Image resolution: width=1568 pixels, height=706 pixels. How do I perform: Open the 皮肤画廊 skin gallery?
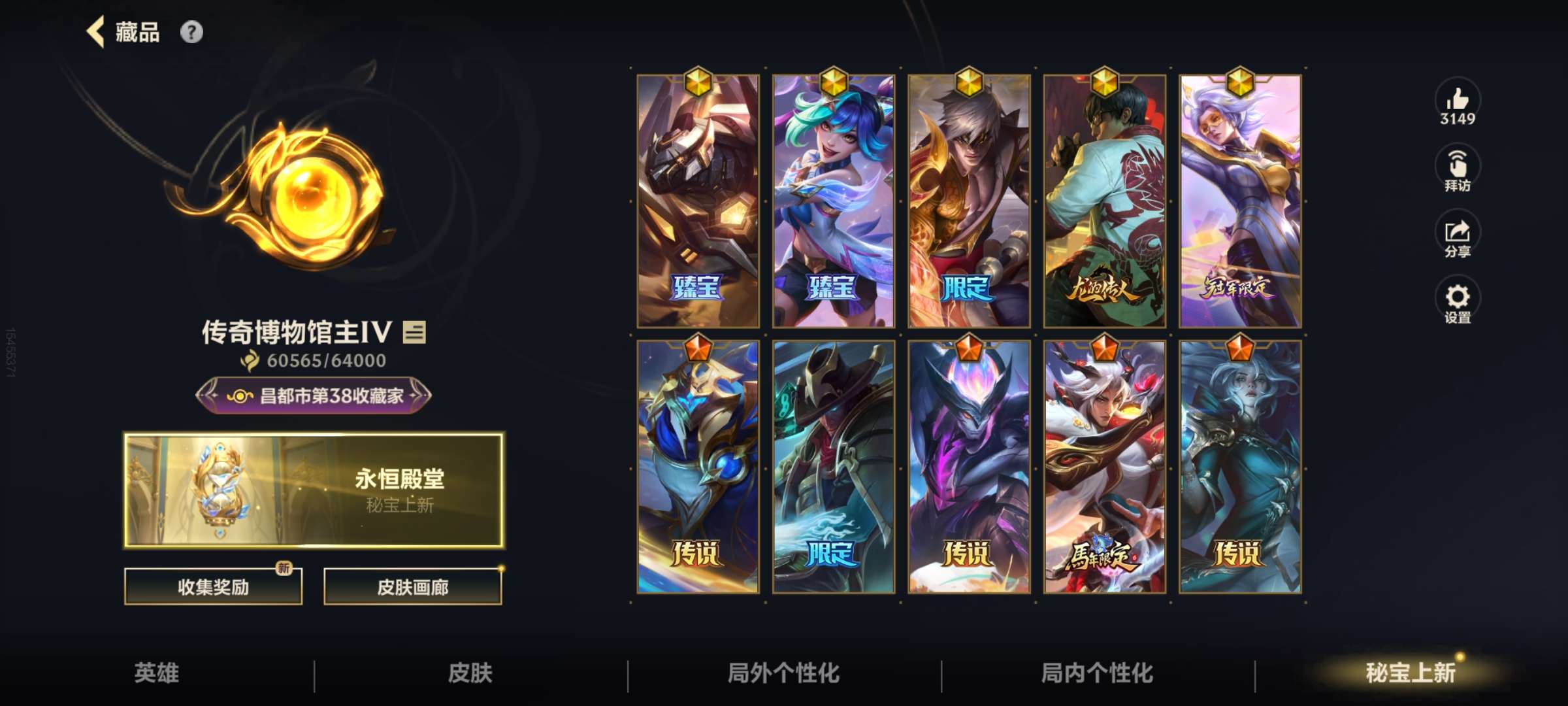point(413,587)
